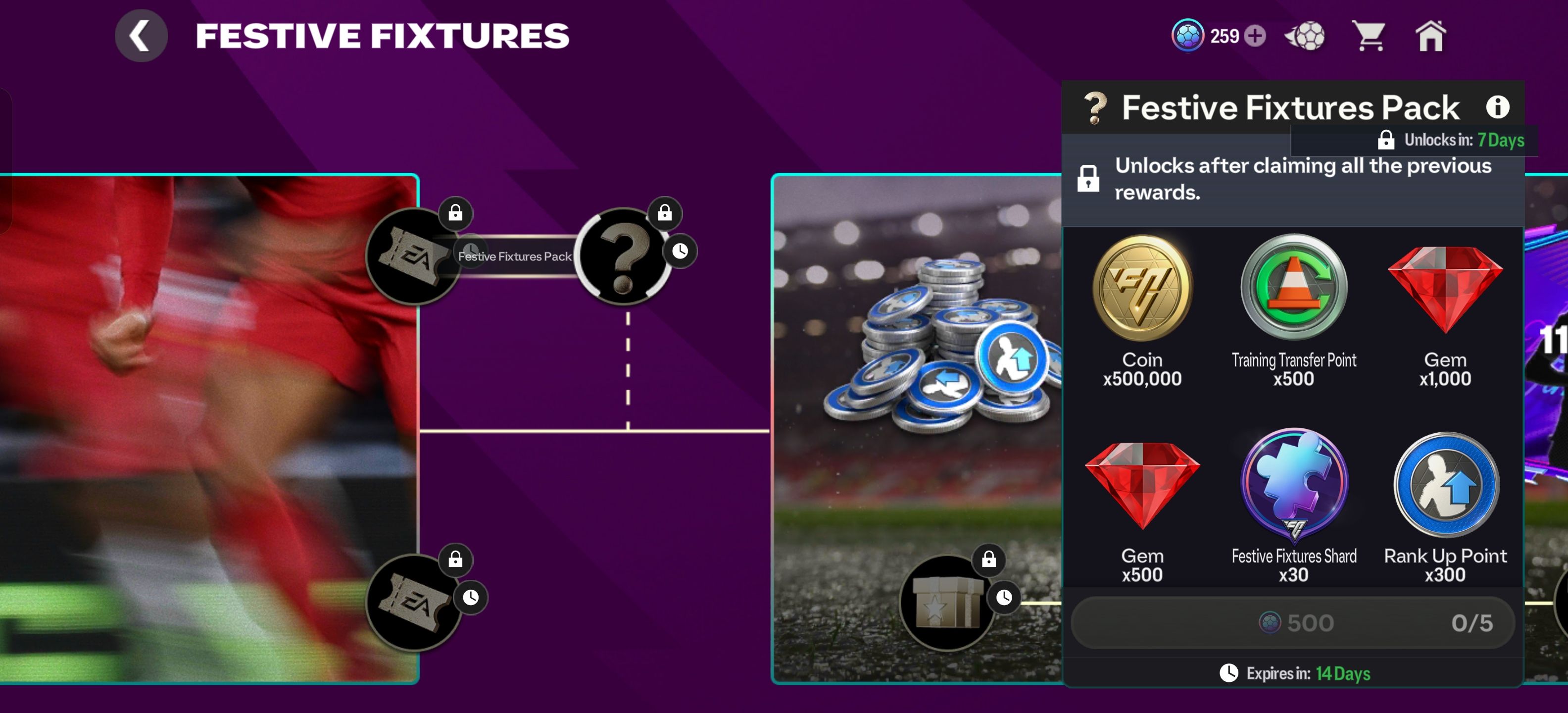Image resolution: width=1568 pixels, height=713 pixels.
Task: Select the EA ticket node with the clock badge
Action: pos(413,602)
